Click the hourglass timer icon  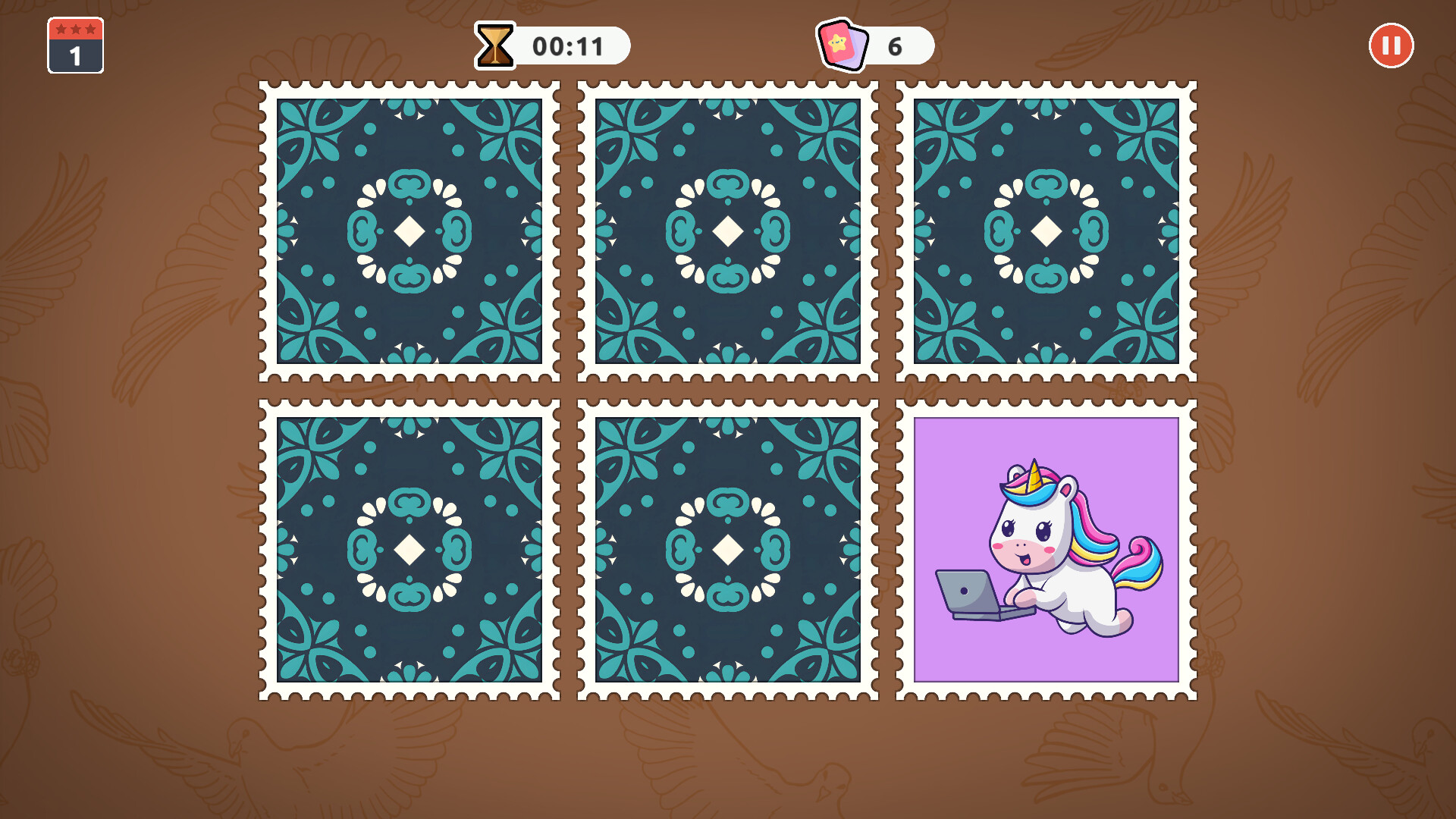point(494,45)
